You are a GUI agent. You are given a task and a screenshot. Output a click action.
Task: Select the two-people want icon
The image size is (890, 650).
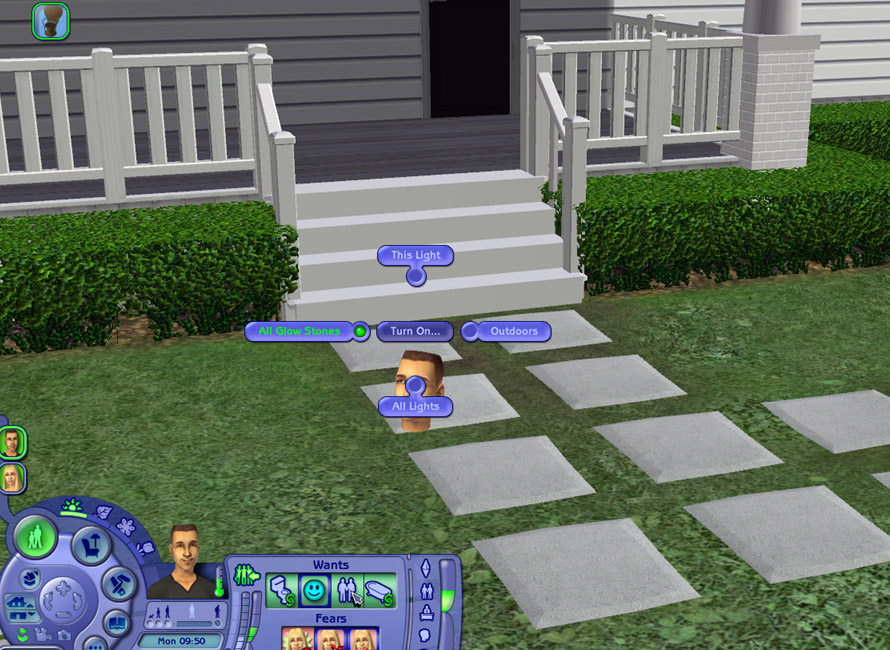click(347, 592)
